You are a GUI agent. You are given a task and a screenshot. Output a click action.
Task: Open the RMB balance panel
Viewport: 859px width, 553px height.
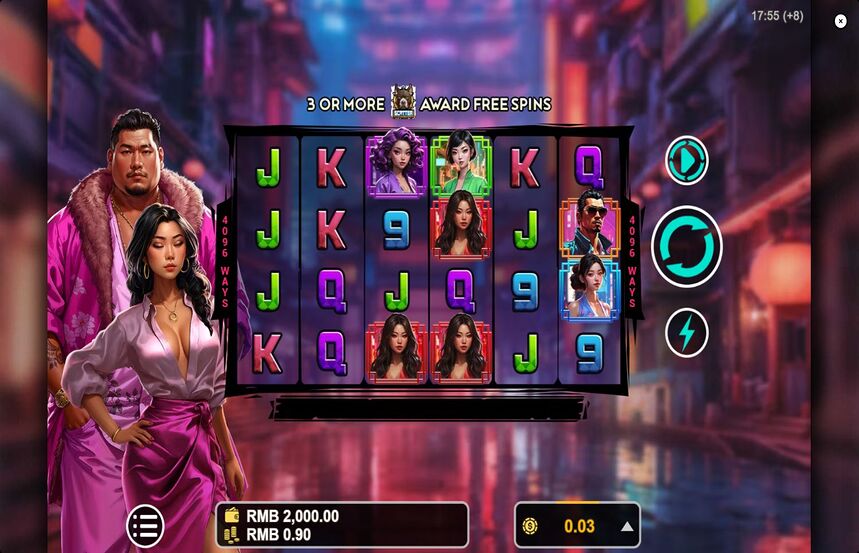(x=342, y=525)
